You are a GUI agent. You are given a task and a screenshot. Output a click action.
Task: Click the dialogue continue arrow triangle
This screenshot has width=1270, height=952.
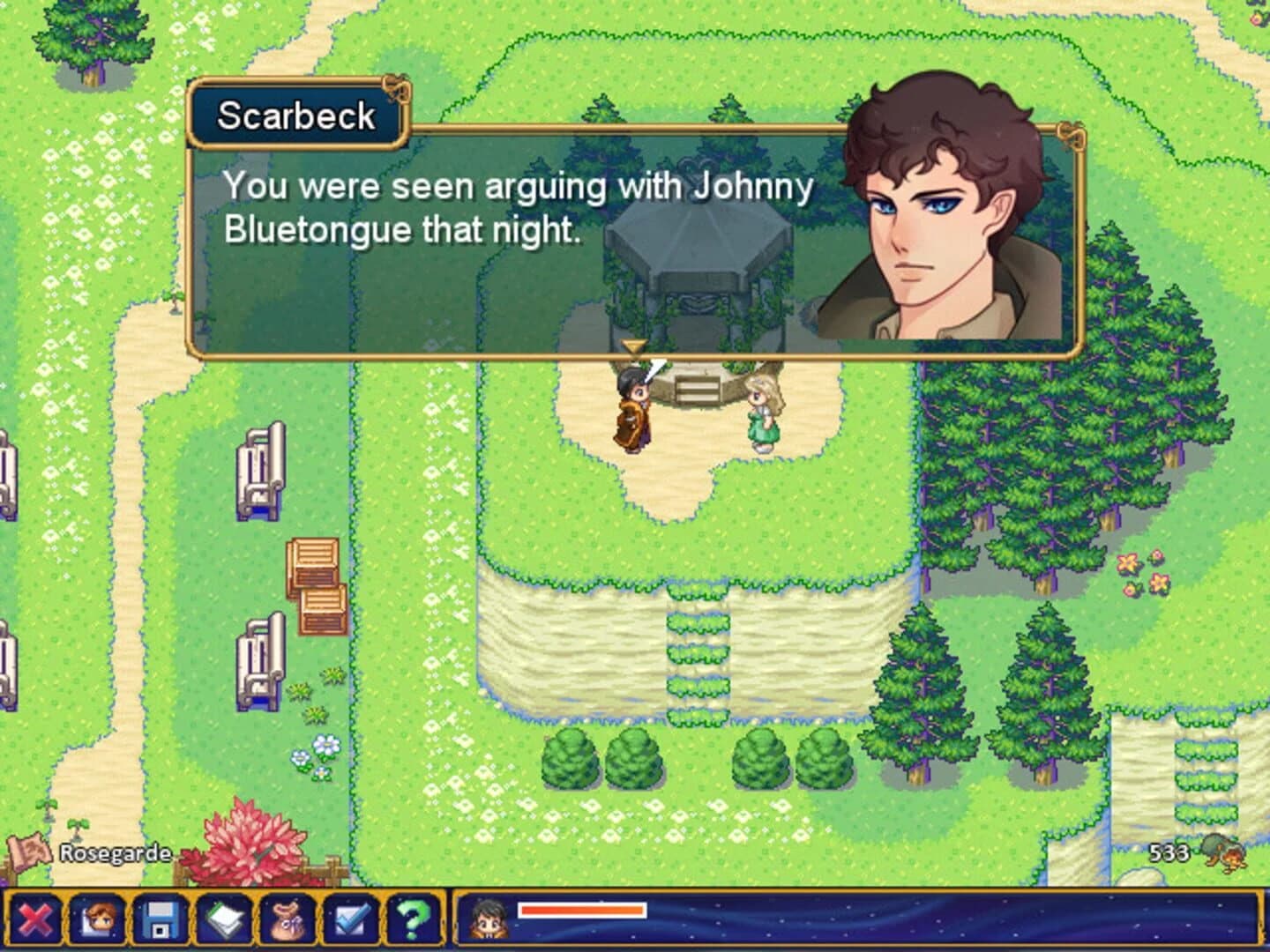point(634,347)
